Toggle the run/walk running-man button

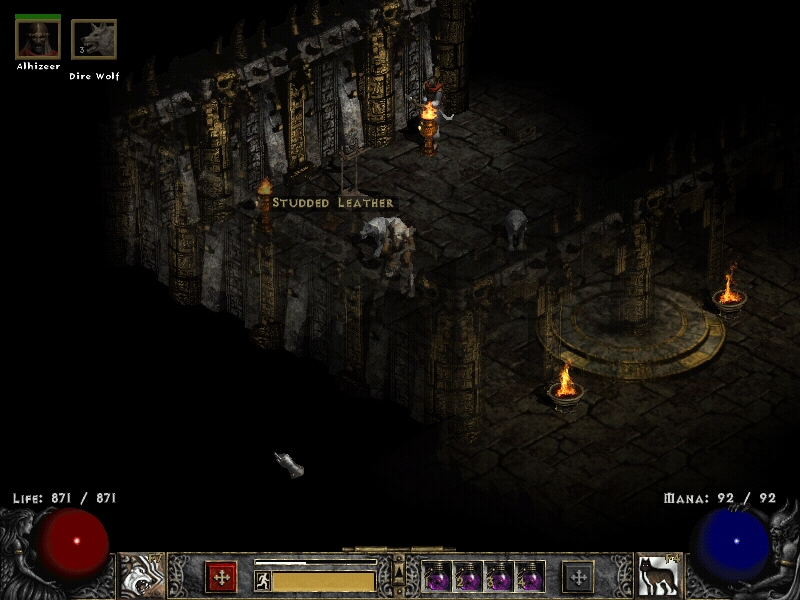[263, 580]
